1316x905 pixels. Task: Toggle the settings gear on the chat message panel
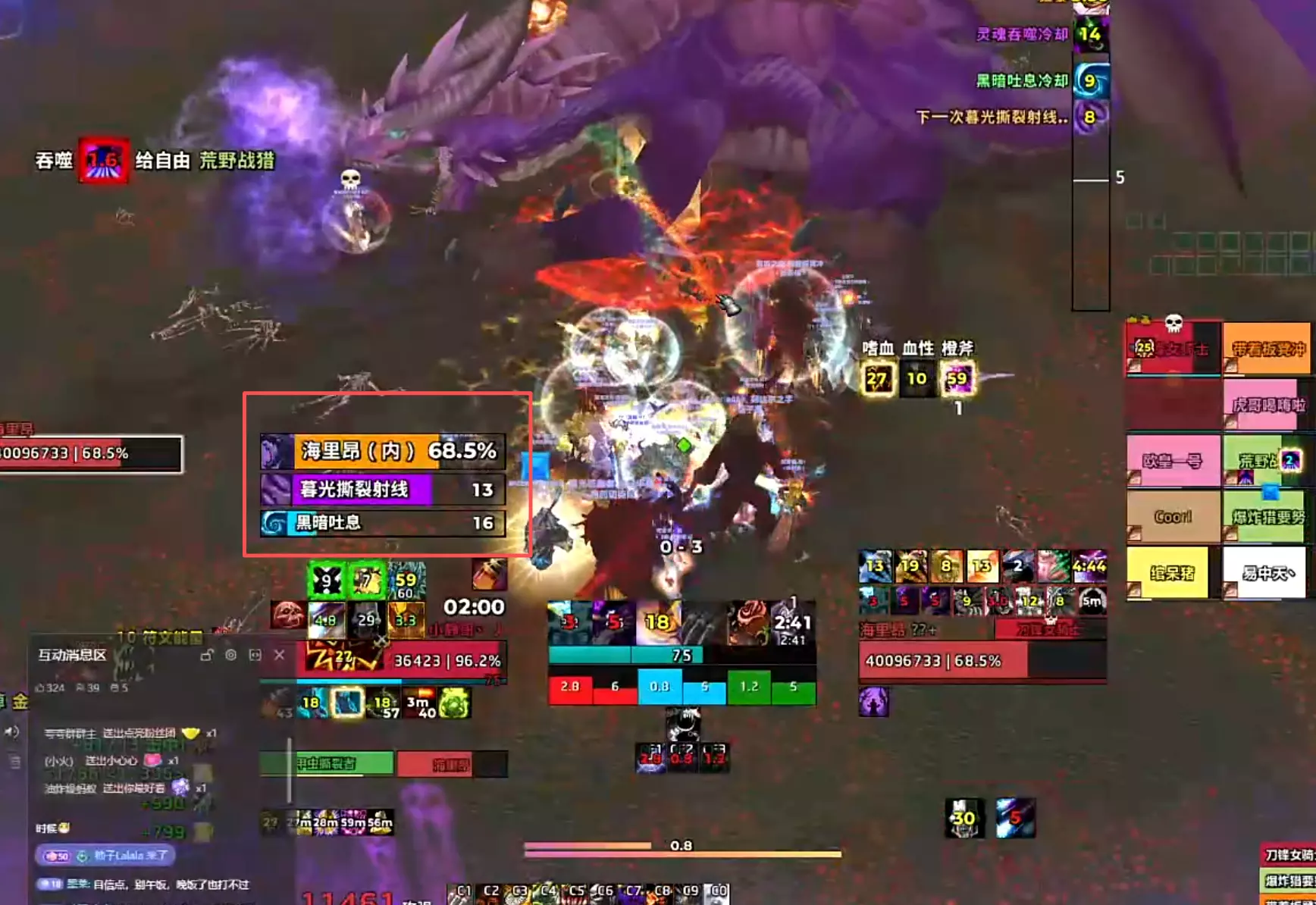tap(231, 656)
